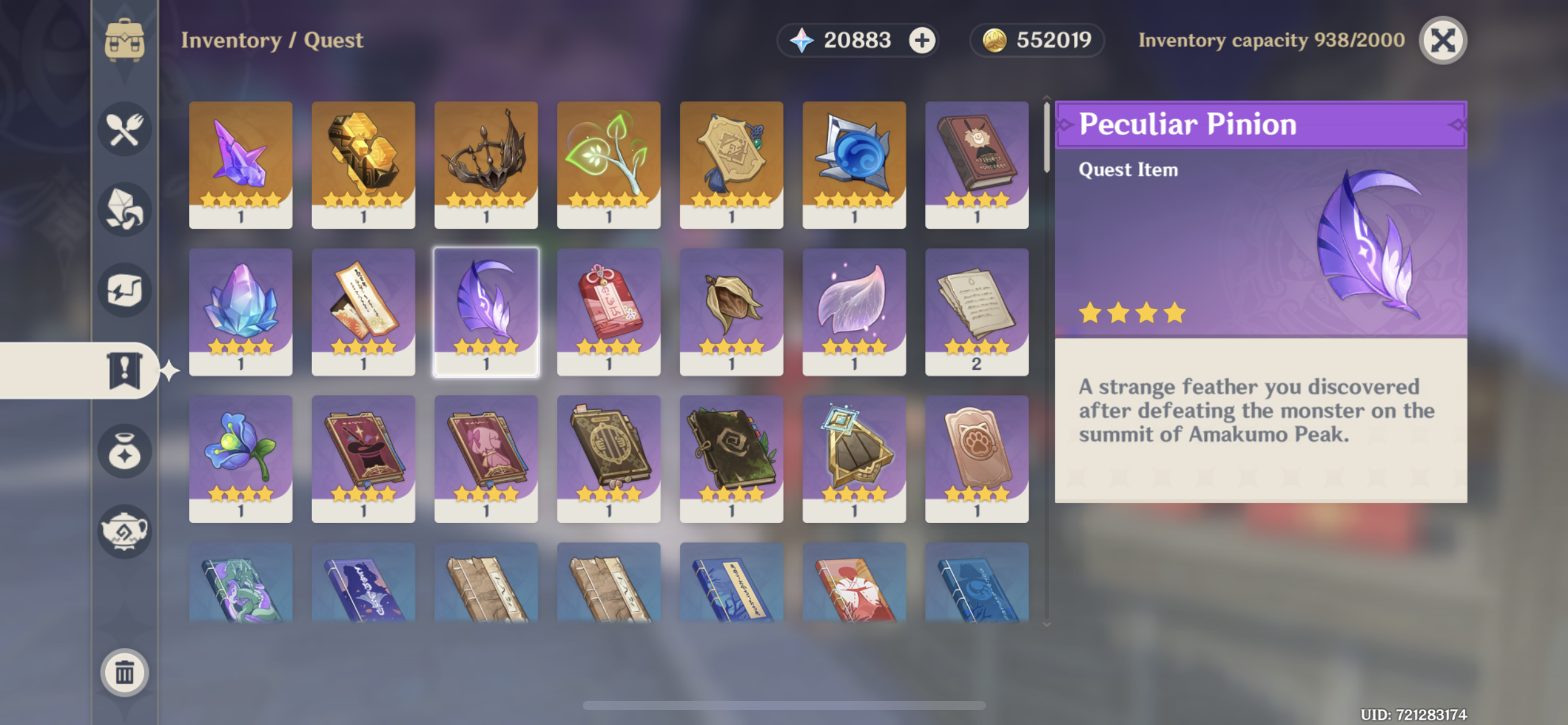Click the Inventory / Quest header label
Screen dimensions: 1568x725
272,40
